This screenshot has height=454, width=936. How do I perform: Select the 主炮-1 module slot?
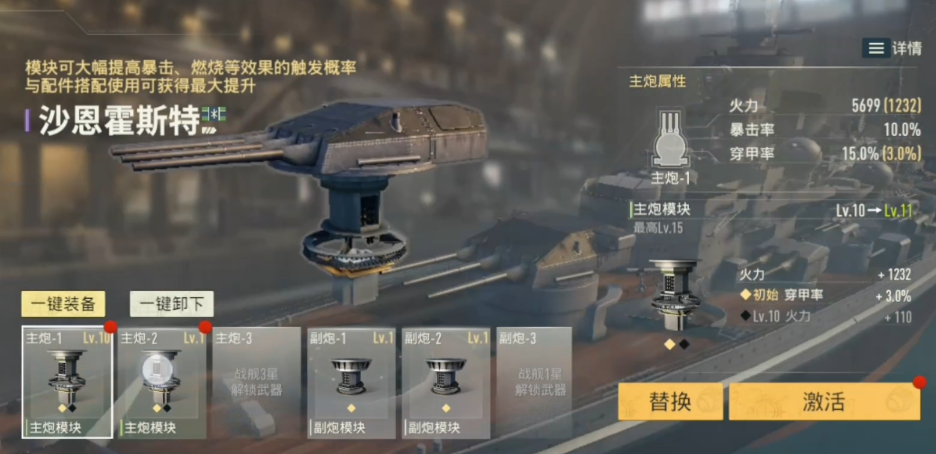click(67, 383)
